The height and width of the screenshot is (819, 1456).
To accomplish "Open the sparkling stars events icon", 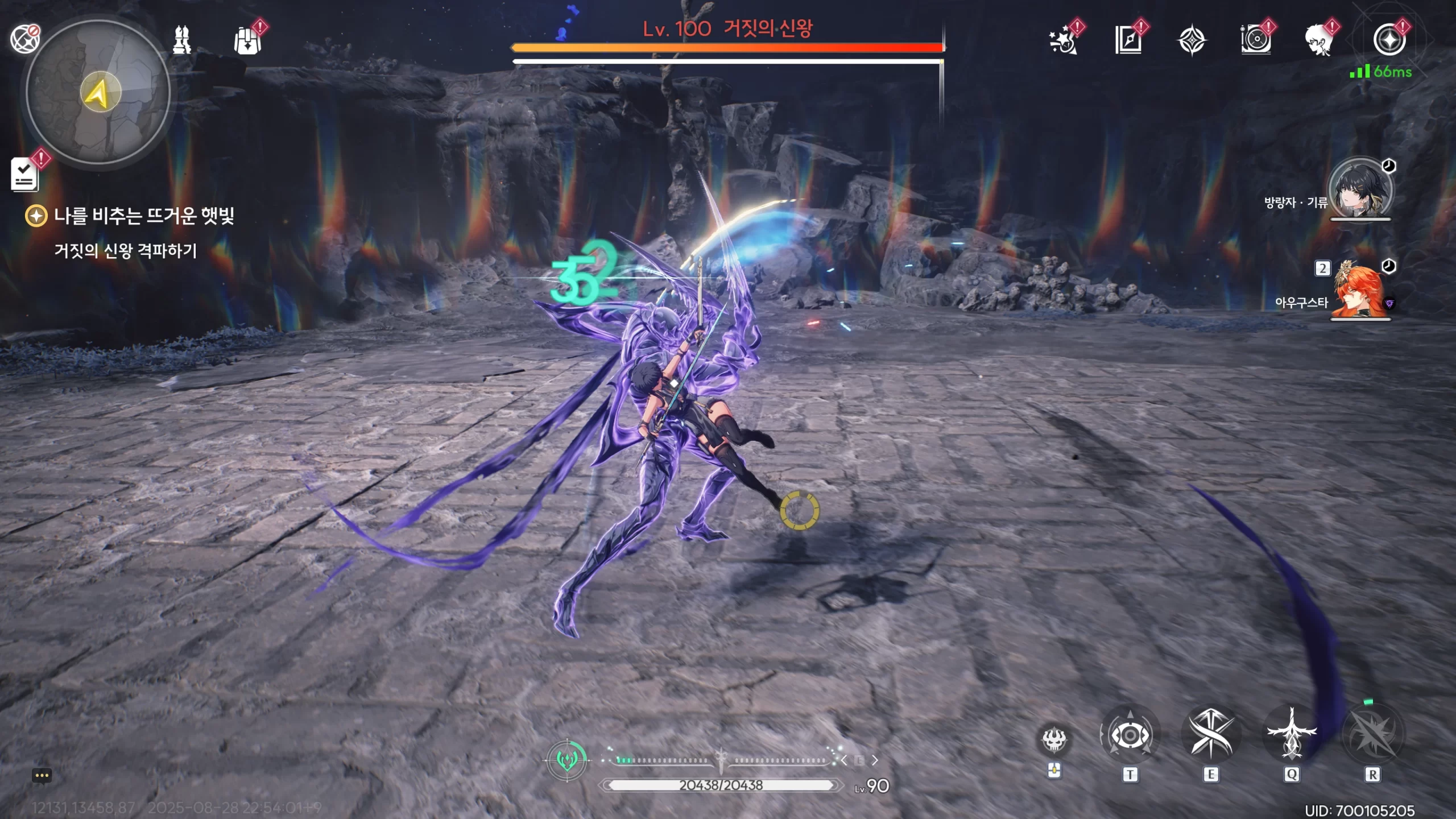I will pyautogui.click(x=1063, y=41).
